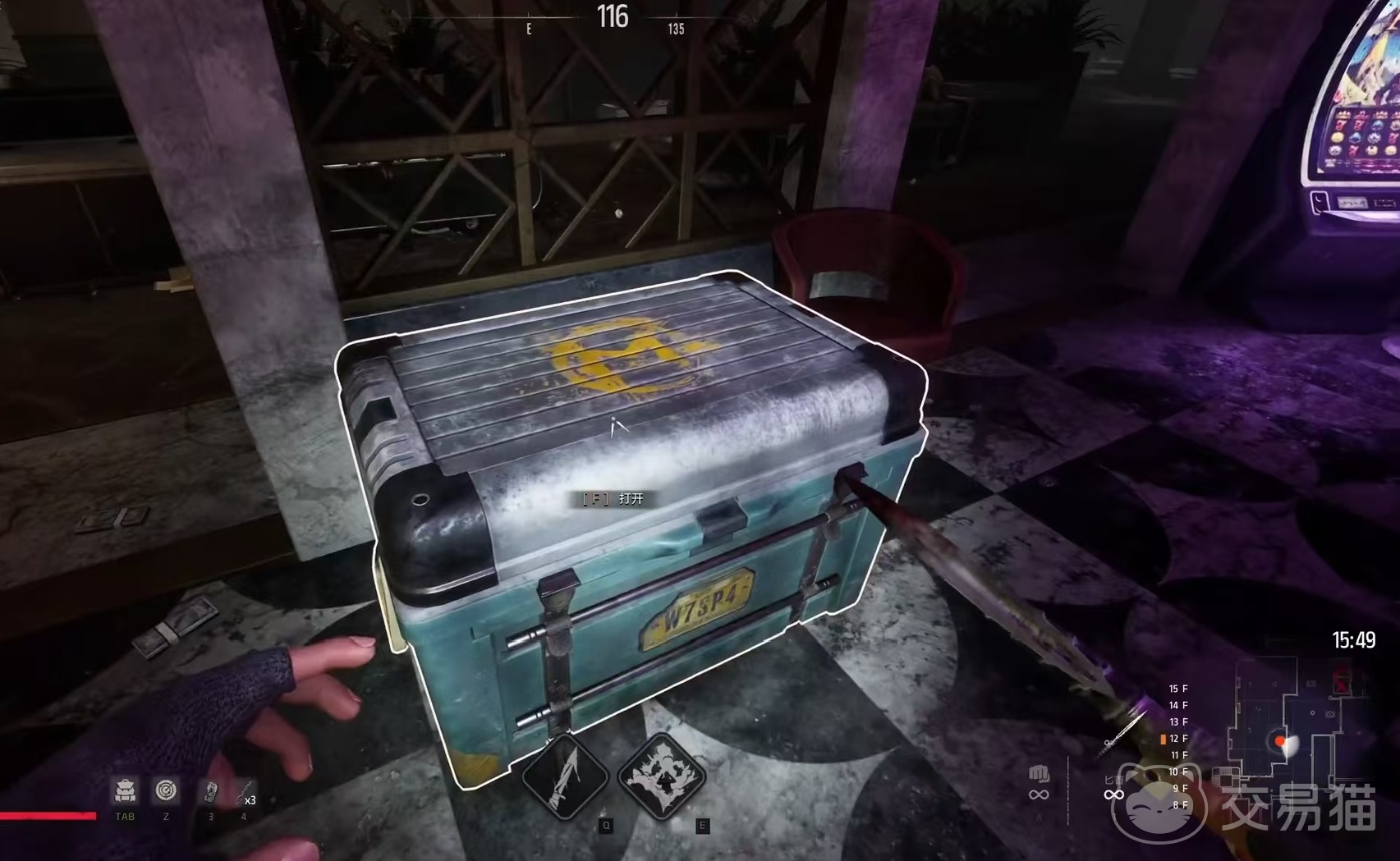Select the throwable item with x3 count

click(x=245, y=794)
